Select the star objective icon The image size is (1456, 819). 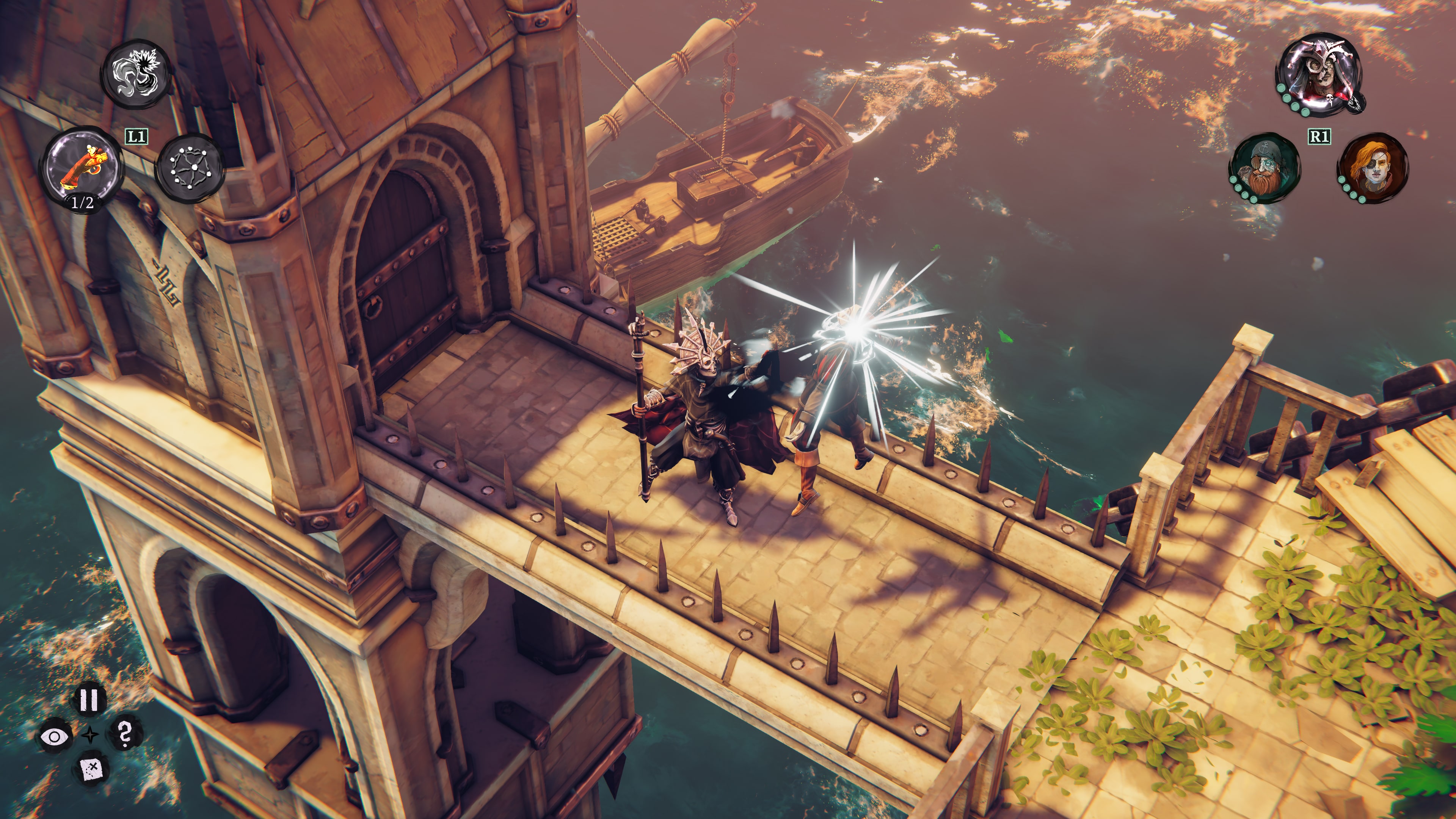click(x=91, y=735)
